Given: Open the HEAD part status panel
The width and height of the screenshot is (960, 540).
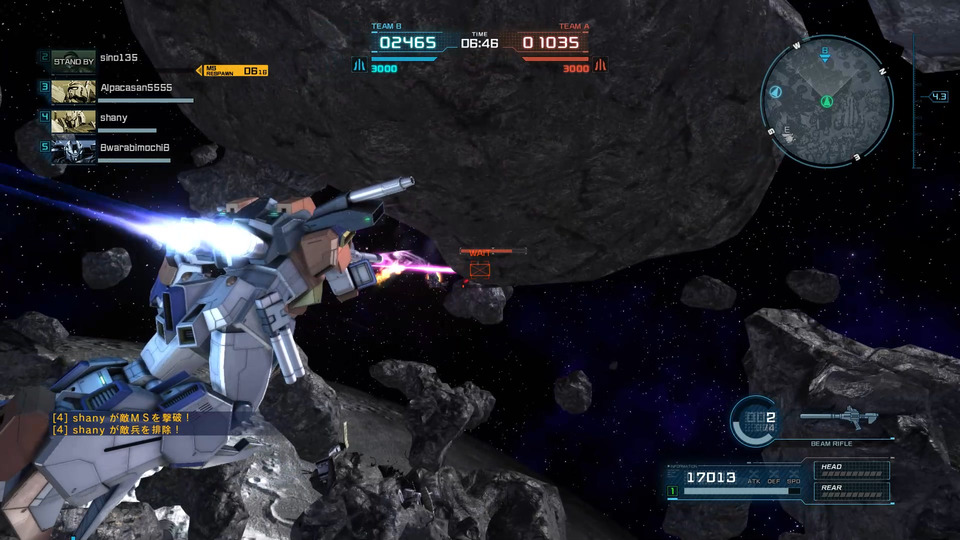Looking at the screenshot, I should point(853,470).
